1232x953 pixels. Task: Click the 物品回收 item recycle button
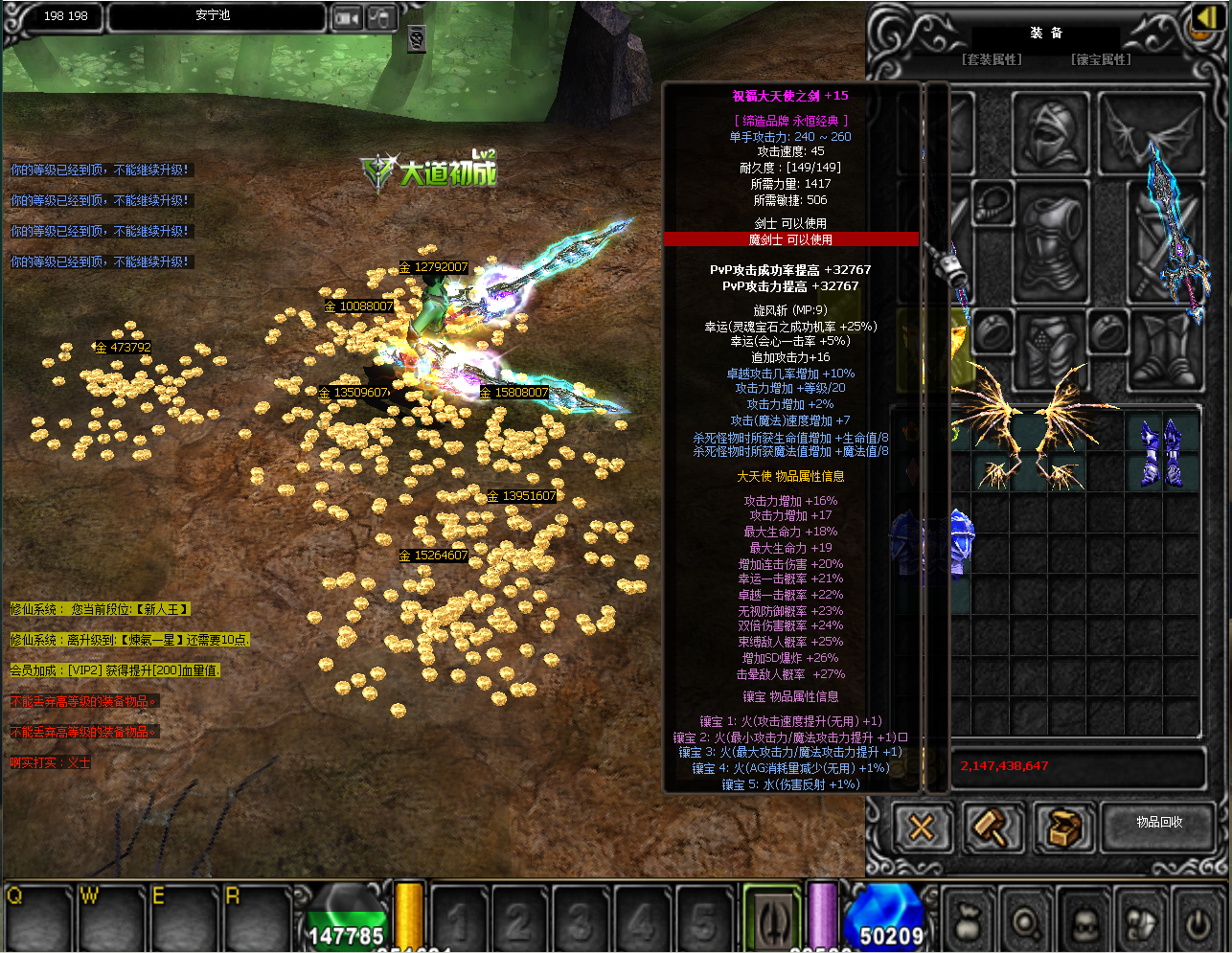tap(1159, 823)
